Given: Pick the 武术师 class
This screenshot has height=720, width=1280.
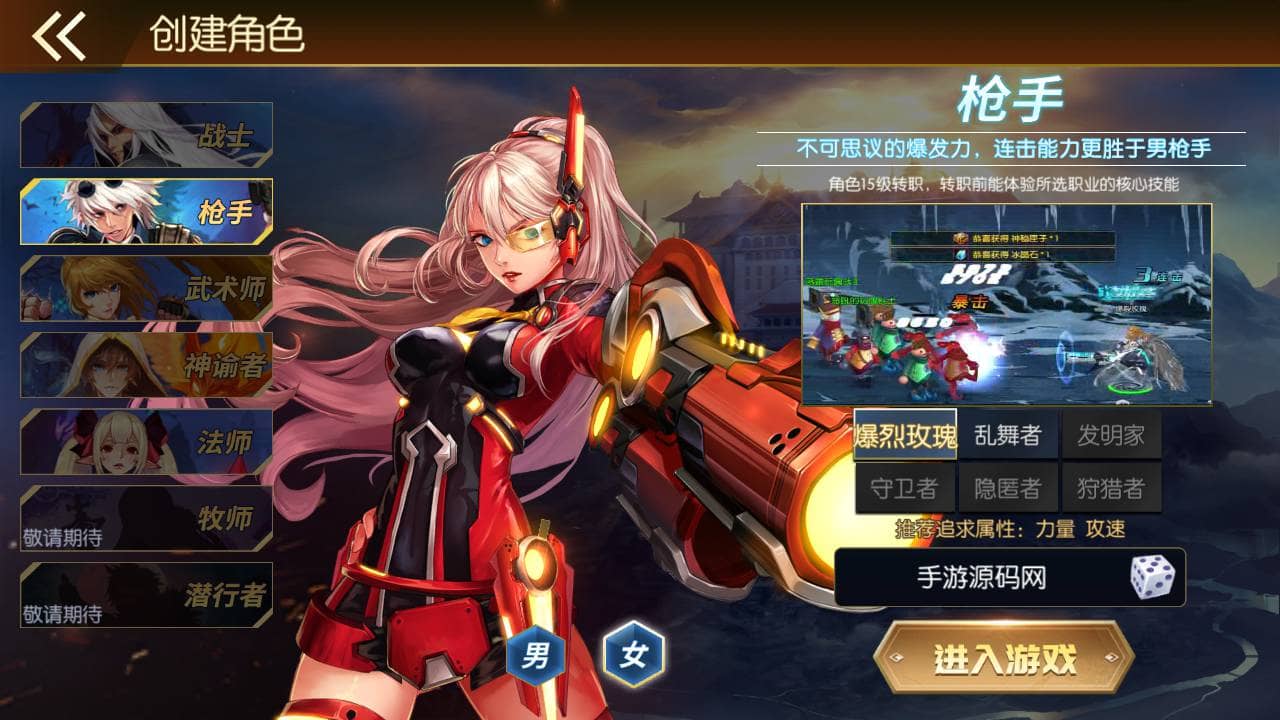Looking at the screenshot, I should click(147, 288).
